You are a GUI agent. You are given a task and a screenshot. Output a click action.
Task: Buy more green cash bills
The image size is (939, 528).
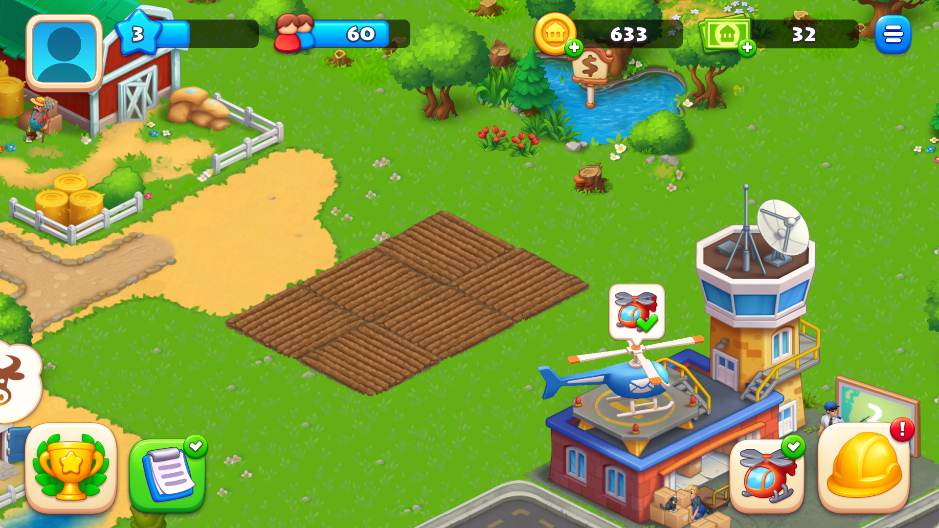(x=746, y=47)
